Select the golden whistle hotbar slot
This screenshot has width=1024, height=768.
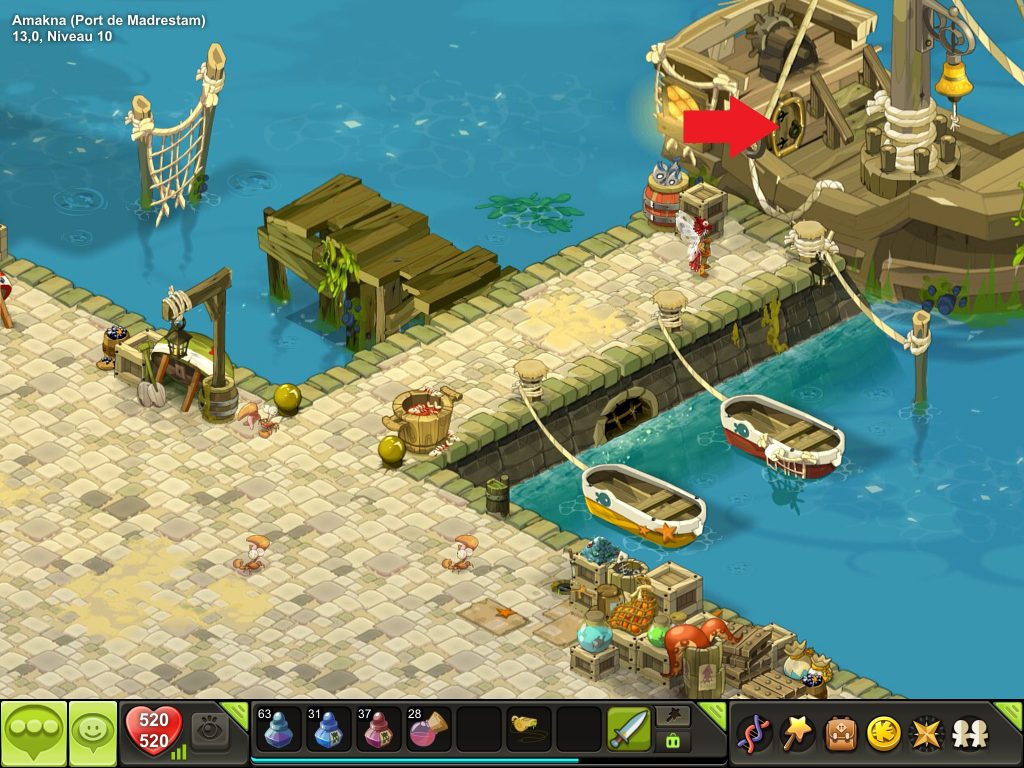[529, 730]
